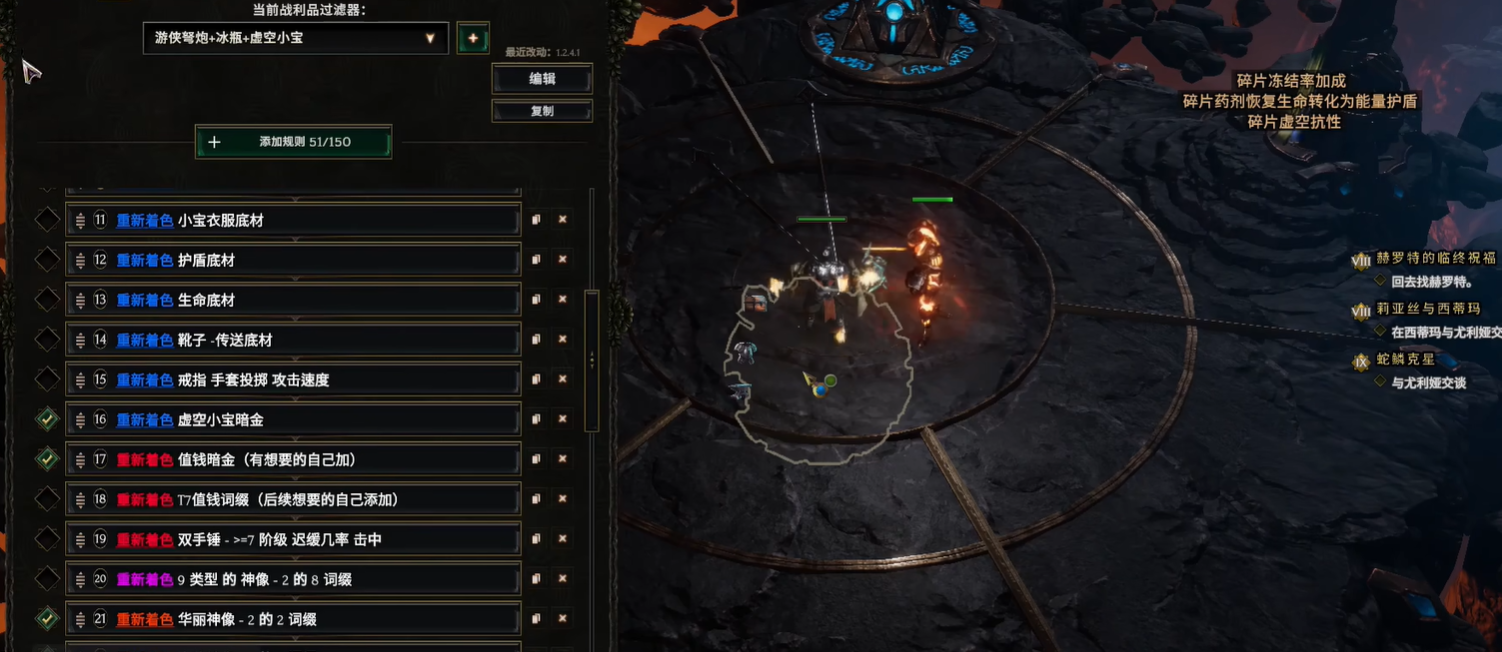Click the 编辑 button
The width and height of the screenshot is (1502, 652).
coord(542,79)
